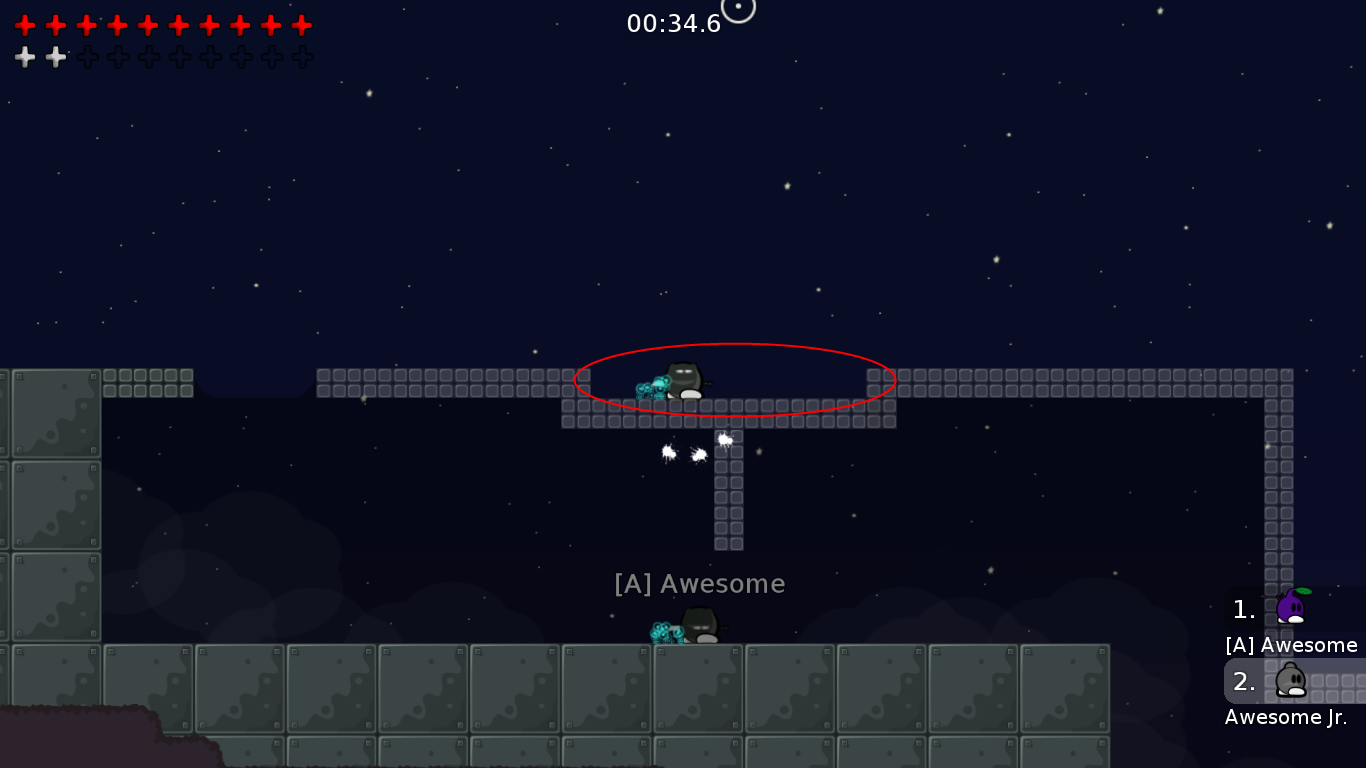
Task: Click the [A] Awesome nameplate above the lower player
Action: (x=700, y=583)
